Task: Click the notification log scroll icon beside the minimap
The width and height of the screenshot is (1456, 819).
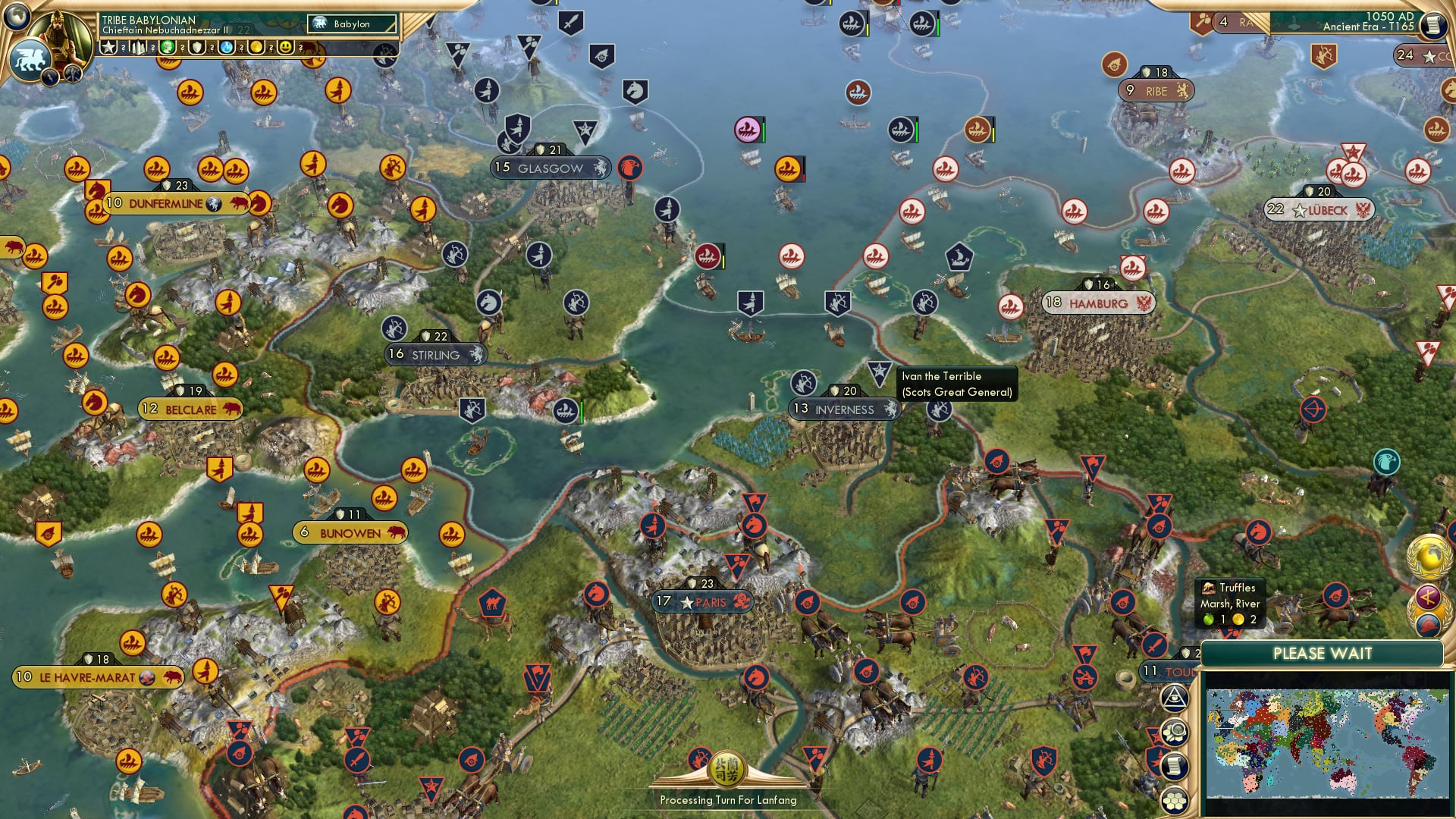Action: point(1175,767)
